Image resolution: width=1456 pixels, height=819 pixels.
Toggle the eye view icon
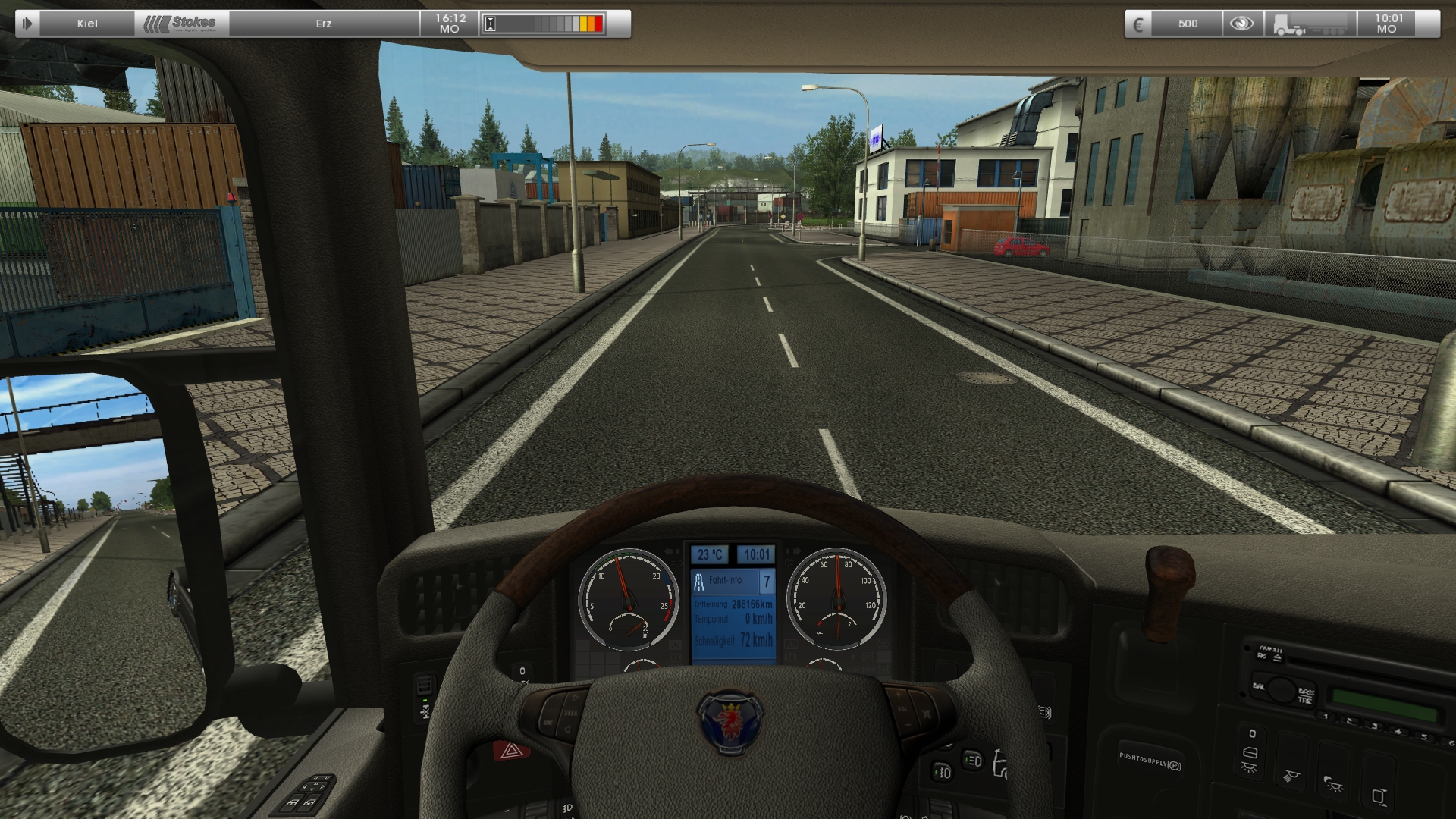(1241, 24)
